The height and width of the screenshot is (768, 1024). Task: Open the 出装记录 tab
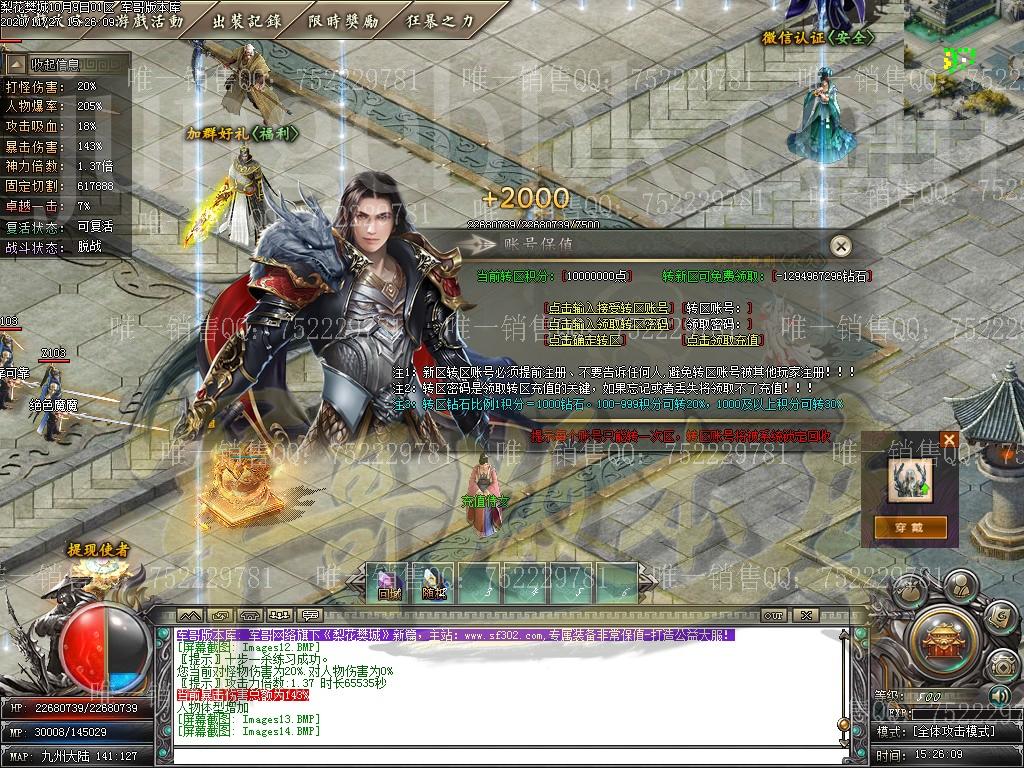(x=246, y=20)
